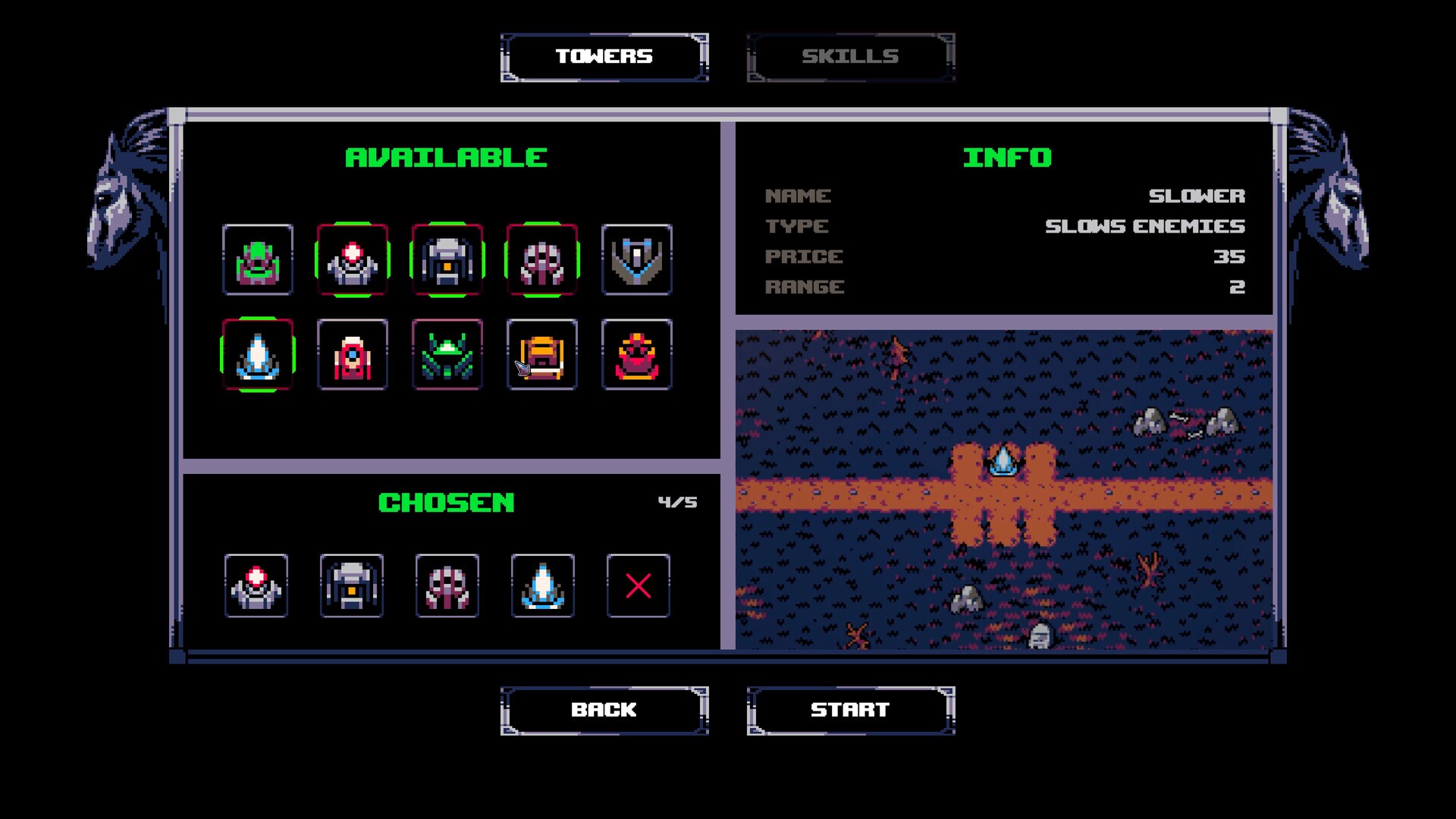Viewport: 1456px width, 819px height.
Task: Click the Slower tower in the Chosen row
Action: (x=542, y=586)
